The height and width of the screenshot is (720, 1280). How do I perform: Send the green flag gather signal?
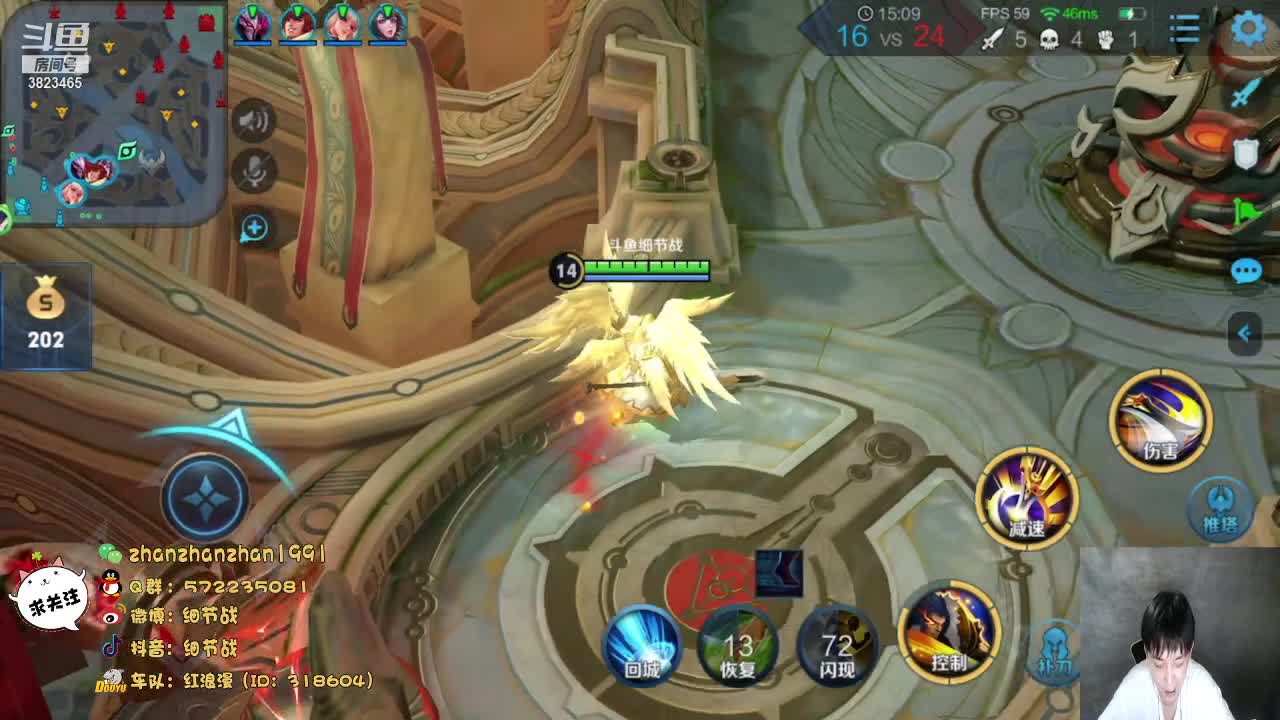click(x=1246, y=212)
